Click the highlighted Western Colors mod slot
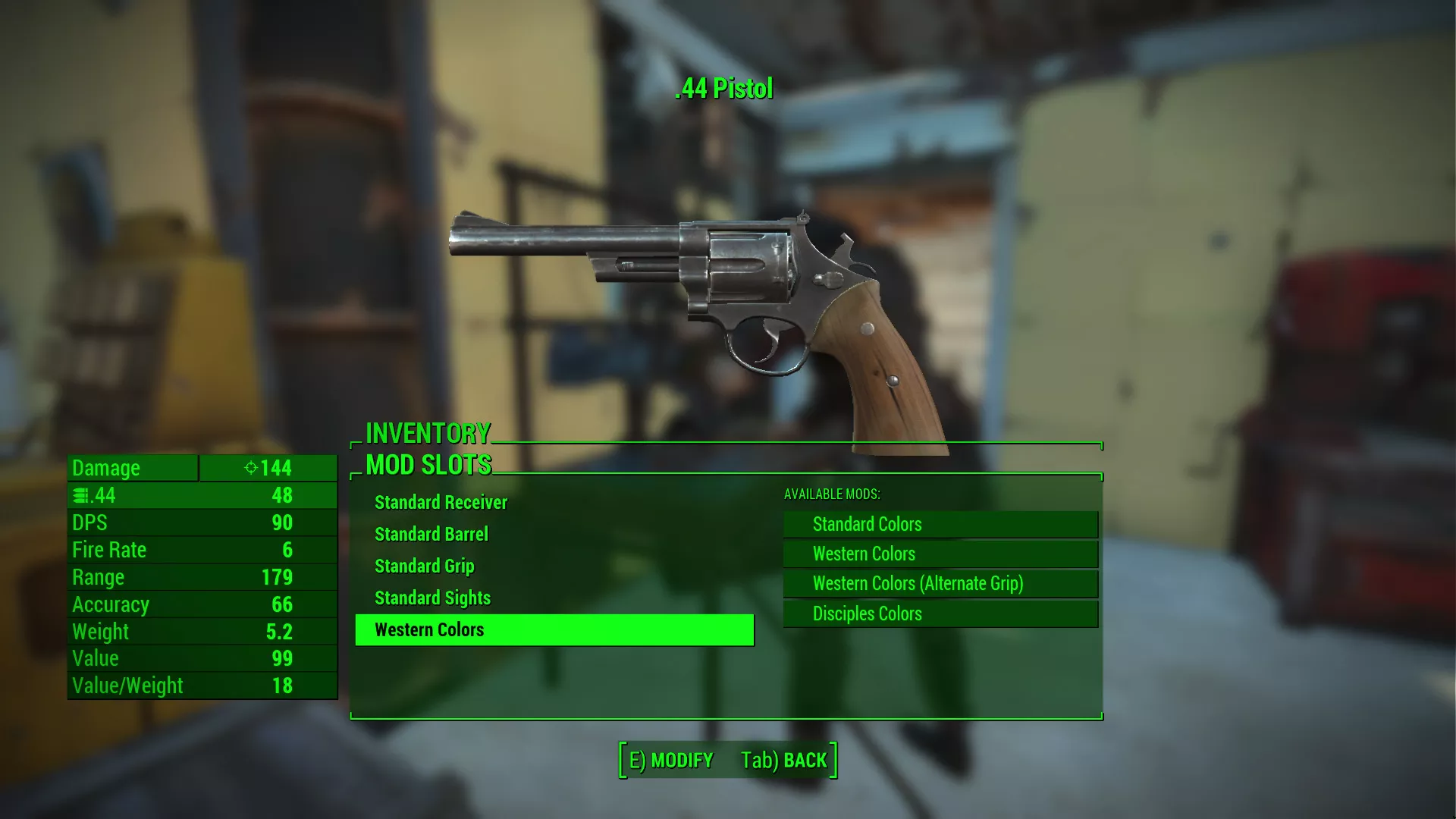 pyautogui.click(x=554, y=630)
